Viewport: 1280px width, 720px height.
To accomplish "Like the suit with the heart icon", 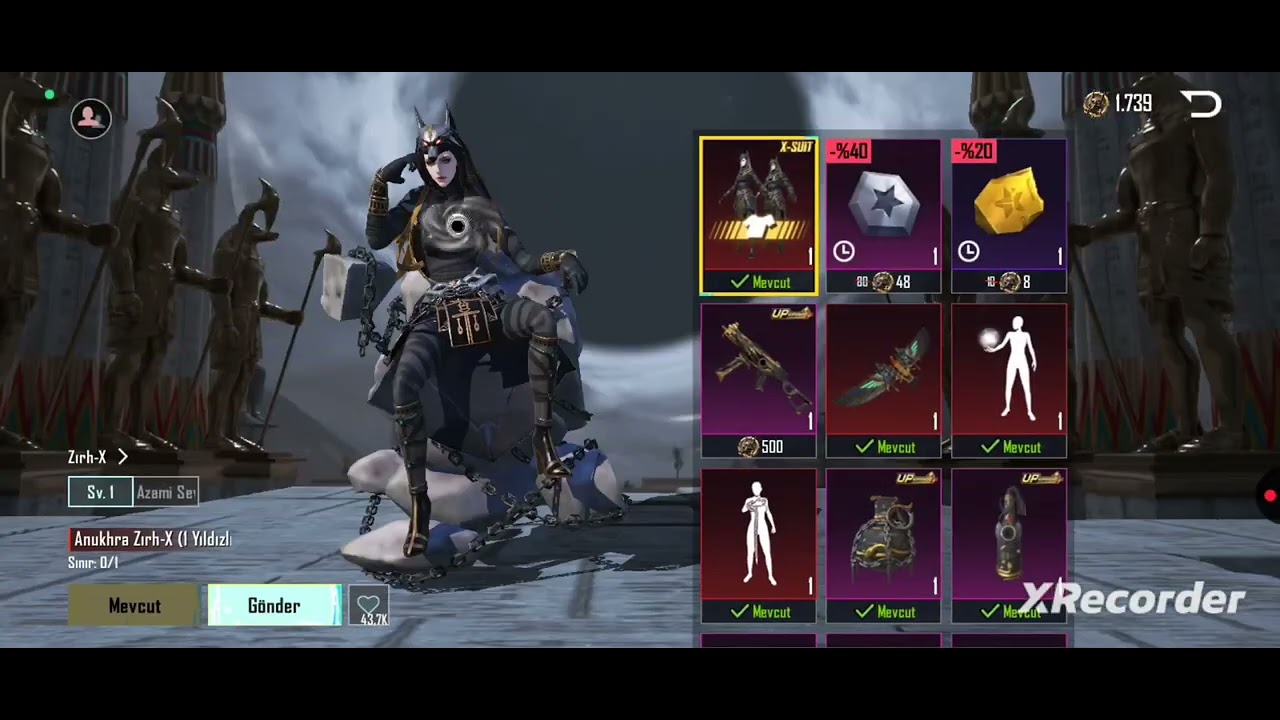I will click(369, 605).
